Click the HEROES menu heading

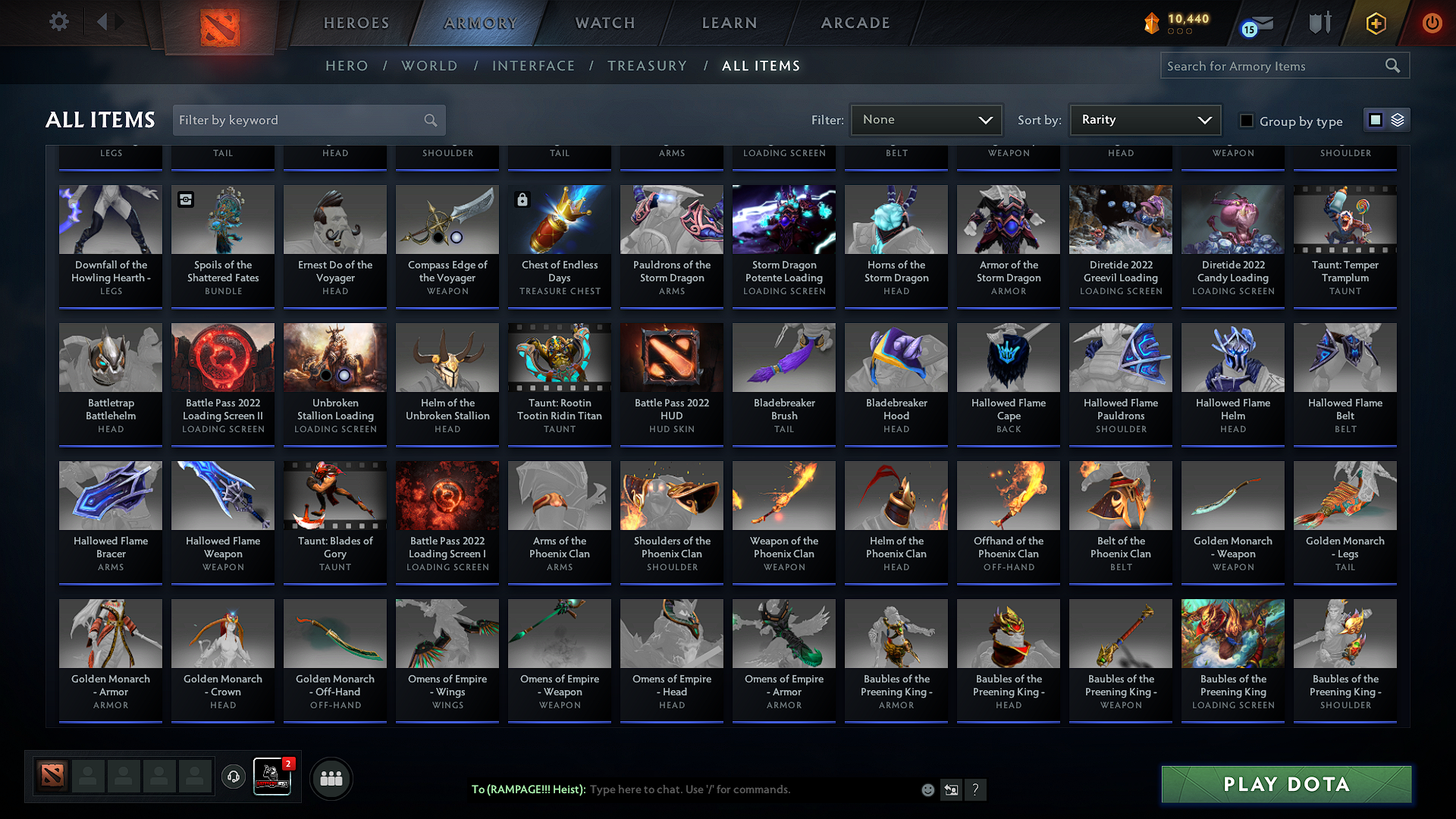[x=356, y=23]
